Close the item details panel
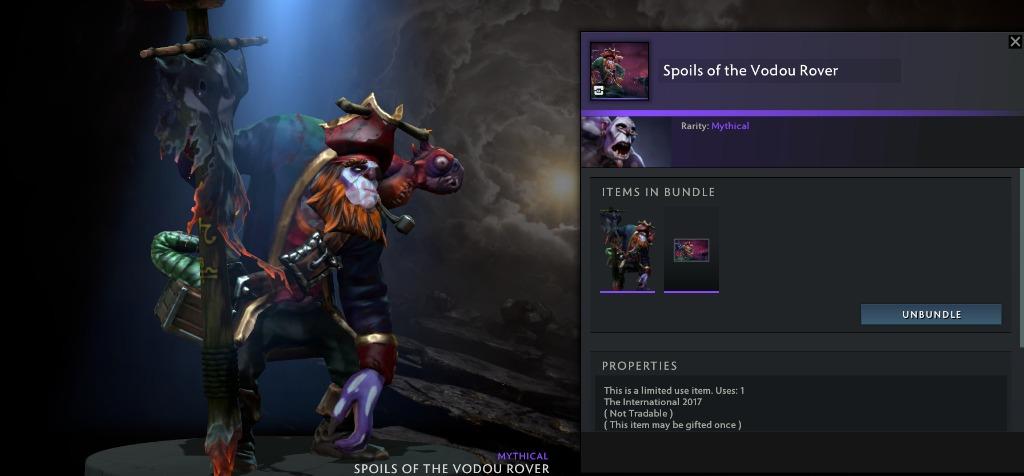This screenshot has height=476, width=1024. 1015,42
